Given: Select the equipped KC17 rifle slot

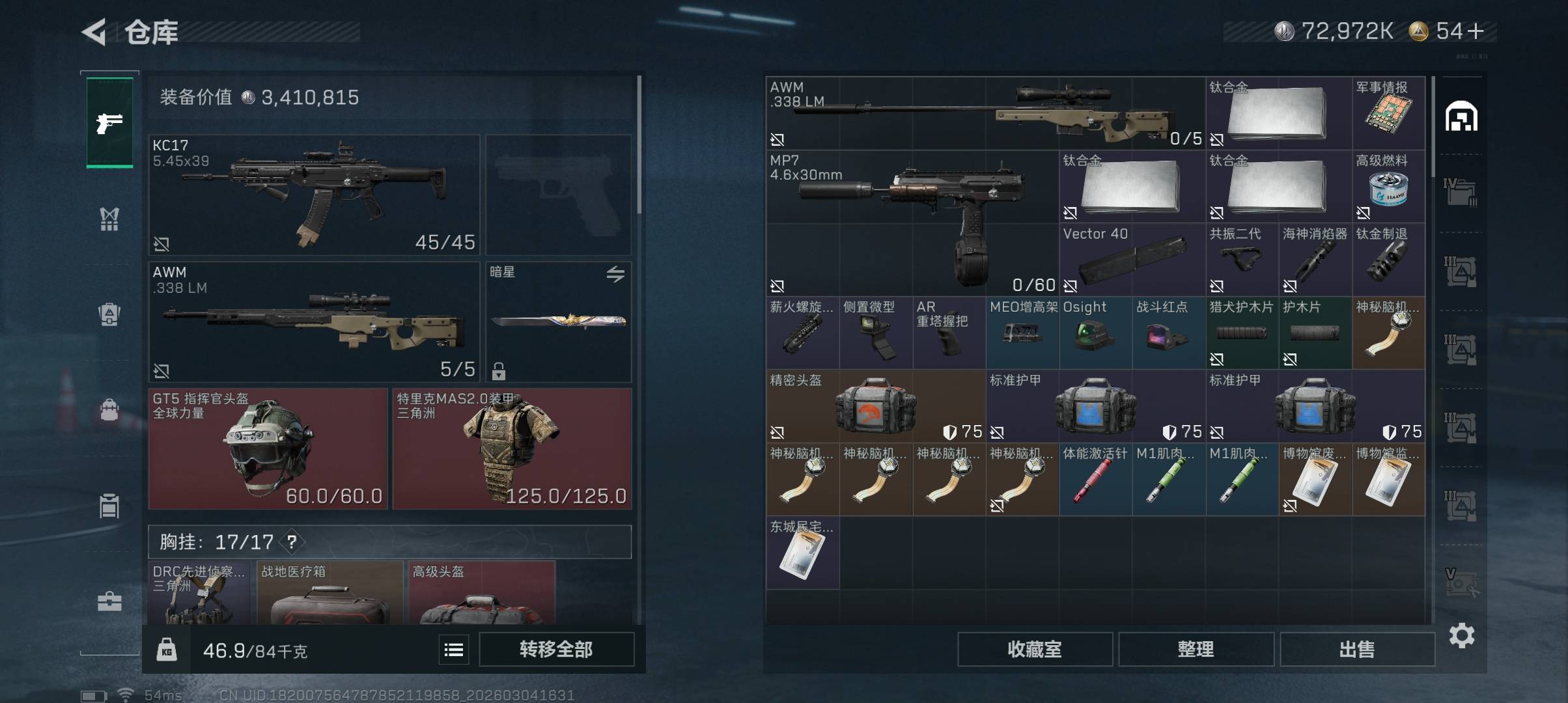Looking at the screenshot, I should point(314,195).
